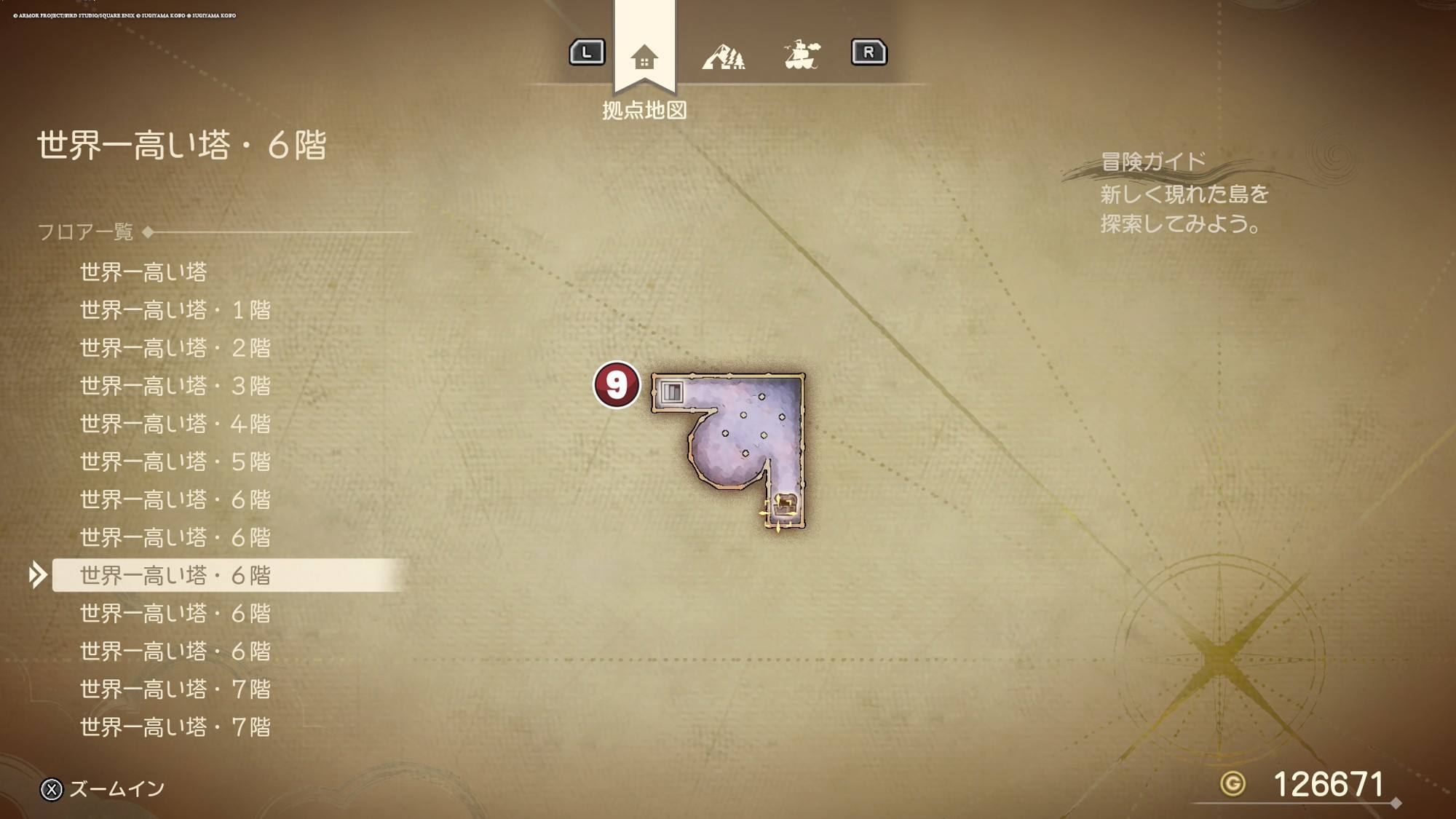Choose 世界一高い塔・1階 in the floor list
1456x819 pixels.
(x=175, y=310)
